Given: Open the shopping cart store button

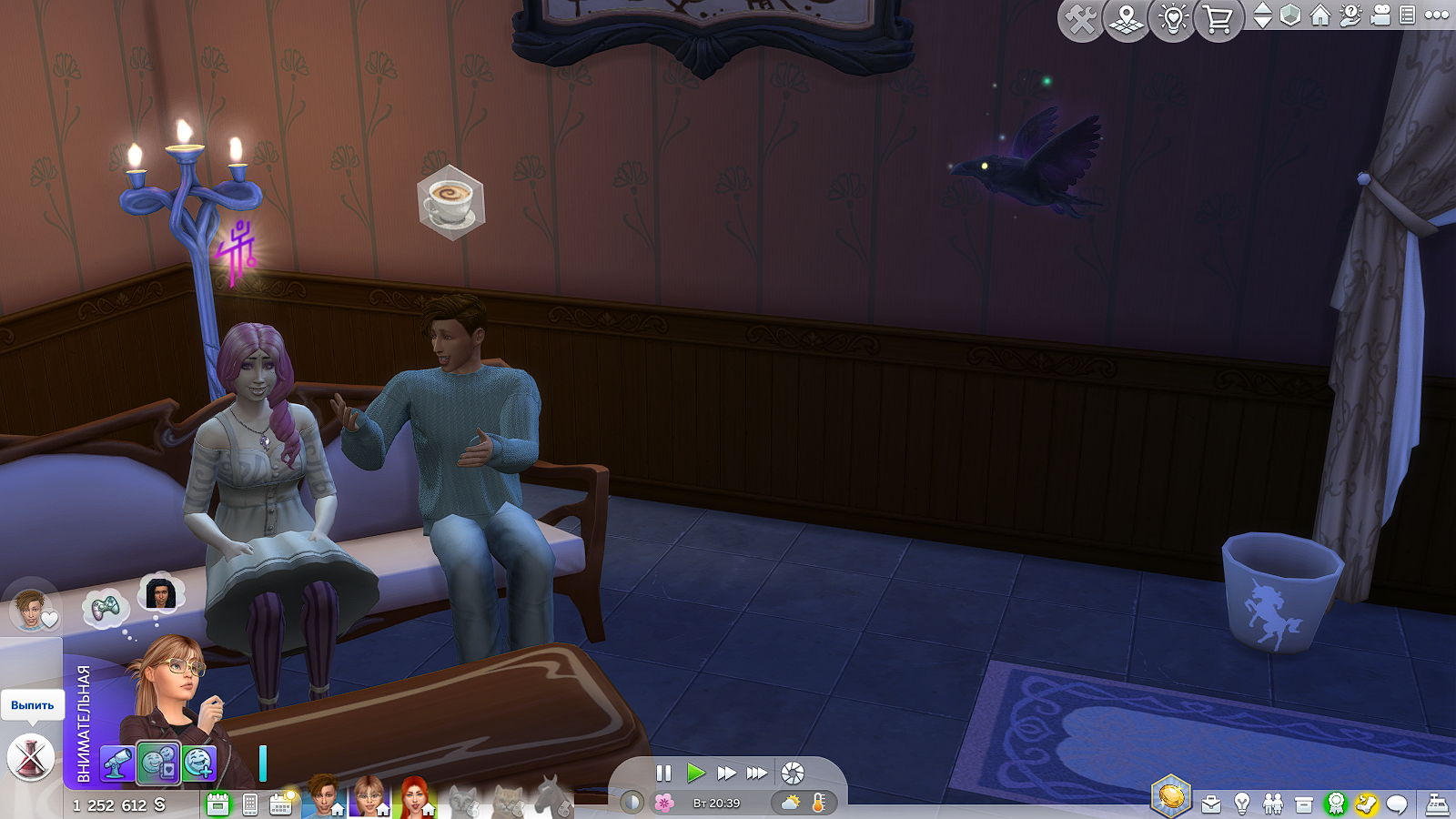Looking at the screenshot, I should pyautogui.click(x=1218, y=19).
